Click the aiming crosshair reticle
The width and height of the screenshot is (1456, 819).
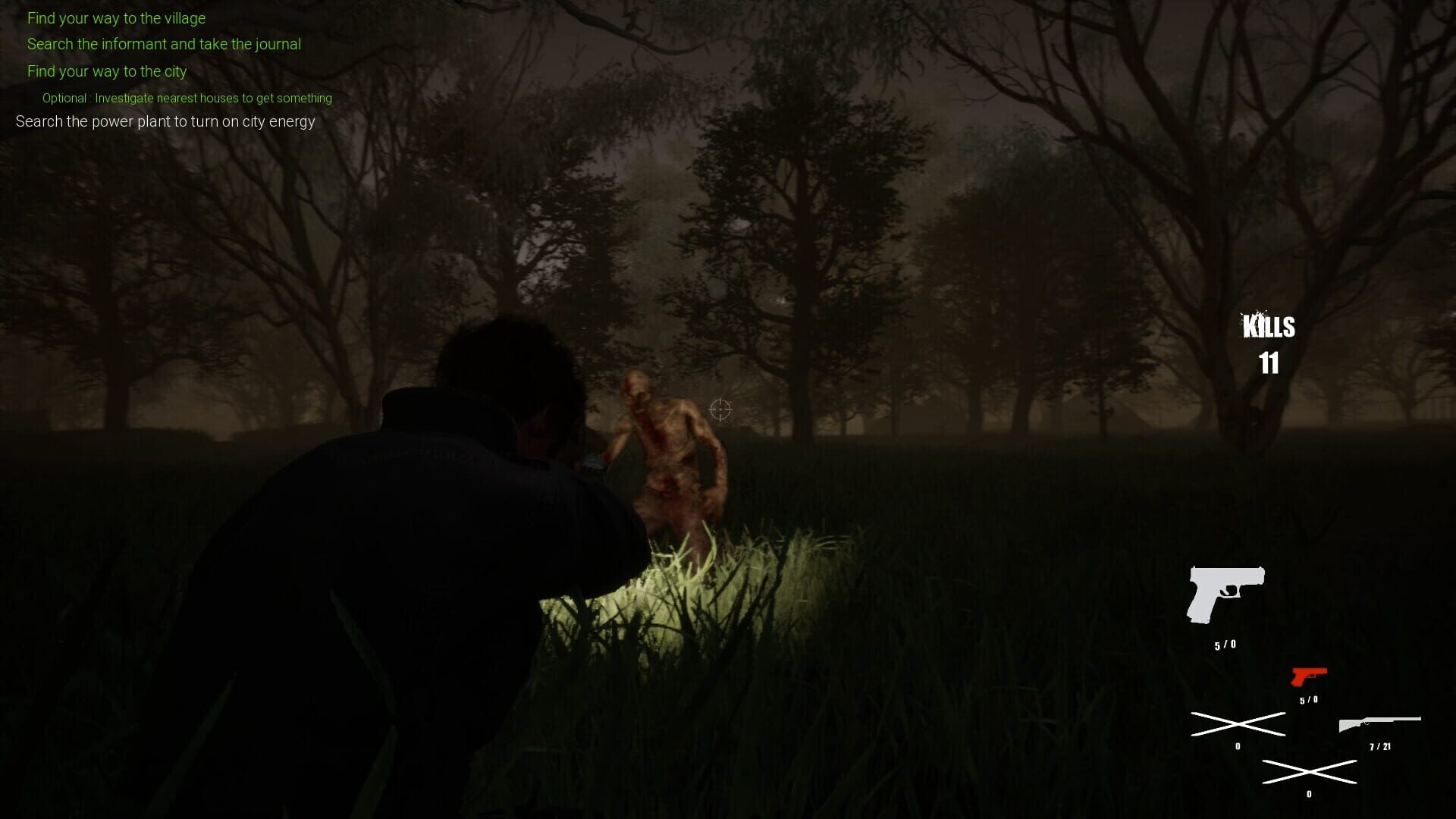tap(720, 409)
